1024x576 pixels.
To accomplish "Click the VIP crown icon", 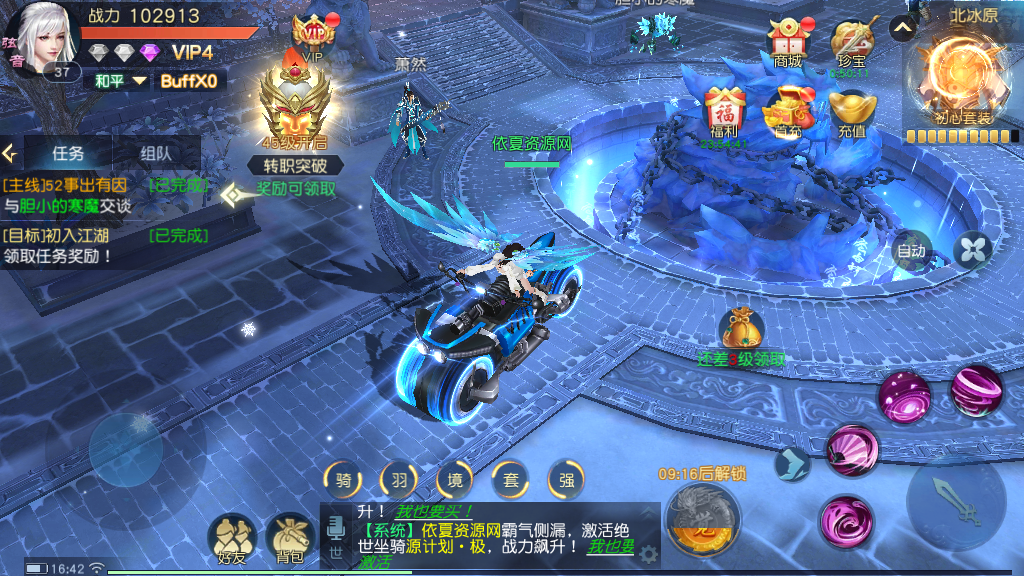I will tap(313, 37).
